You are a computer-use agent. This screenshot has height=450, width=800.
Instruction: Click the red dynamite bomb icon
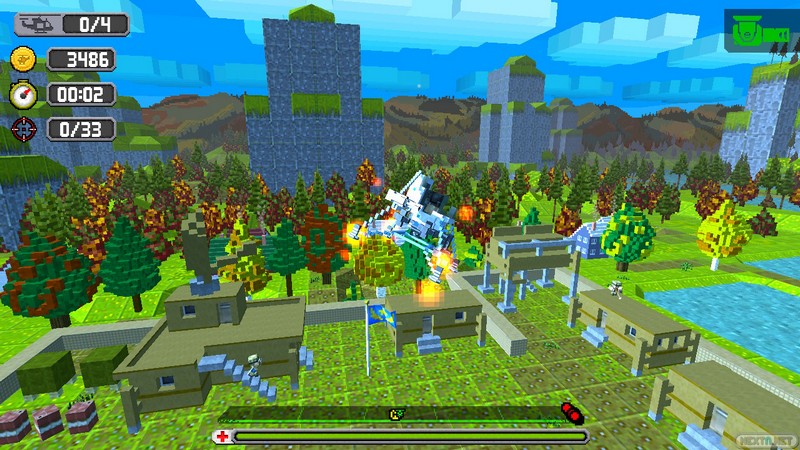570,411
